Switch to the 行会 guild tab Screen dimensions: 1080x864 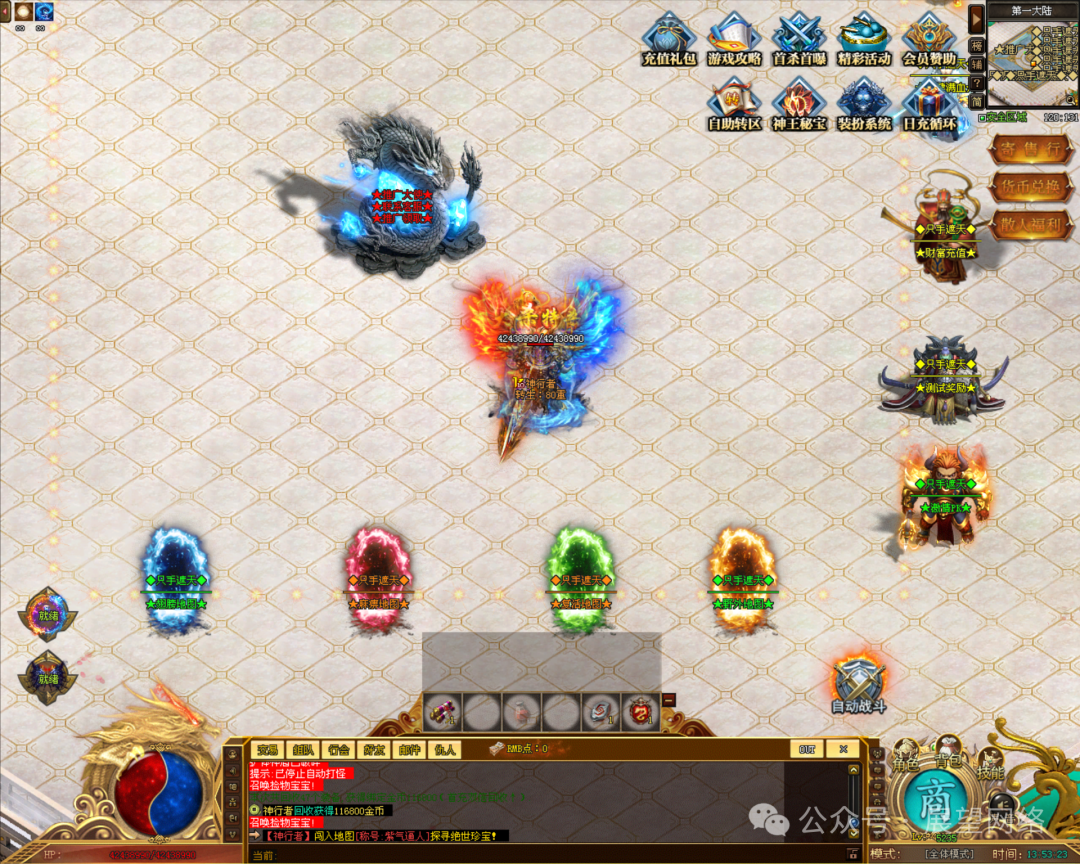[339, 749]
